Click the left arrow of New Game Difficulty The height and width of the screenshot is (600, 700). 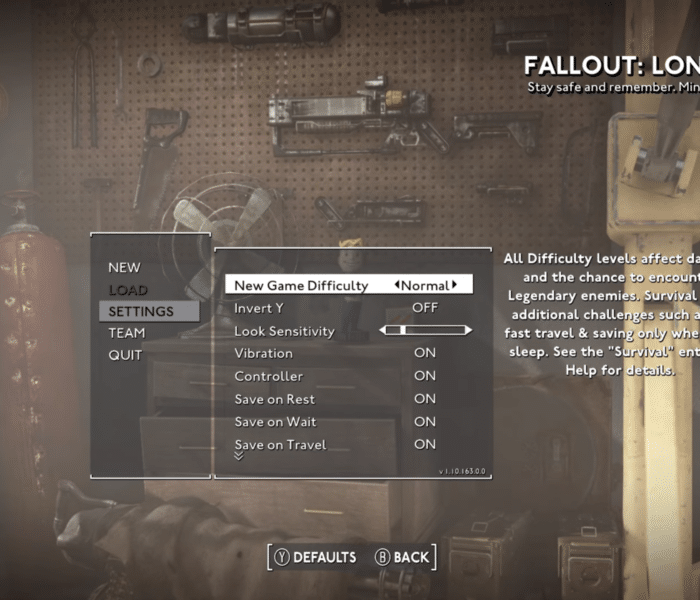(397, 285)
